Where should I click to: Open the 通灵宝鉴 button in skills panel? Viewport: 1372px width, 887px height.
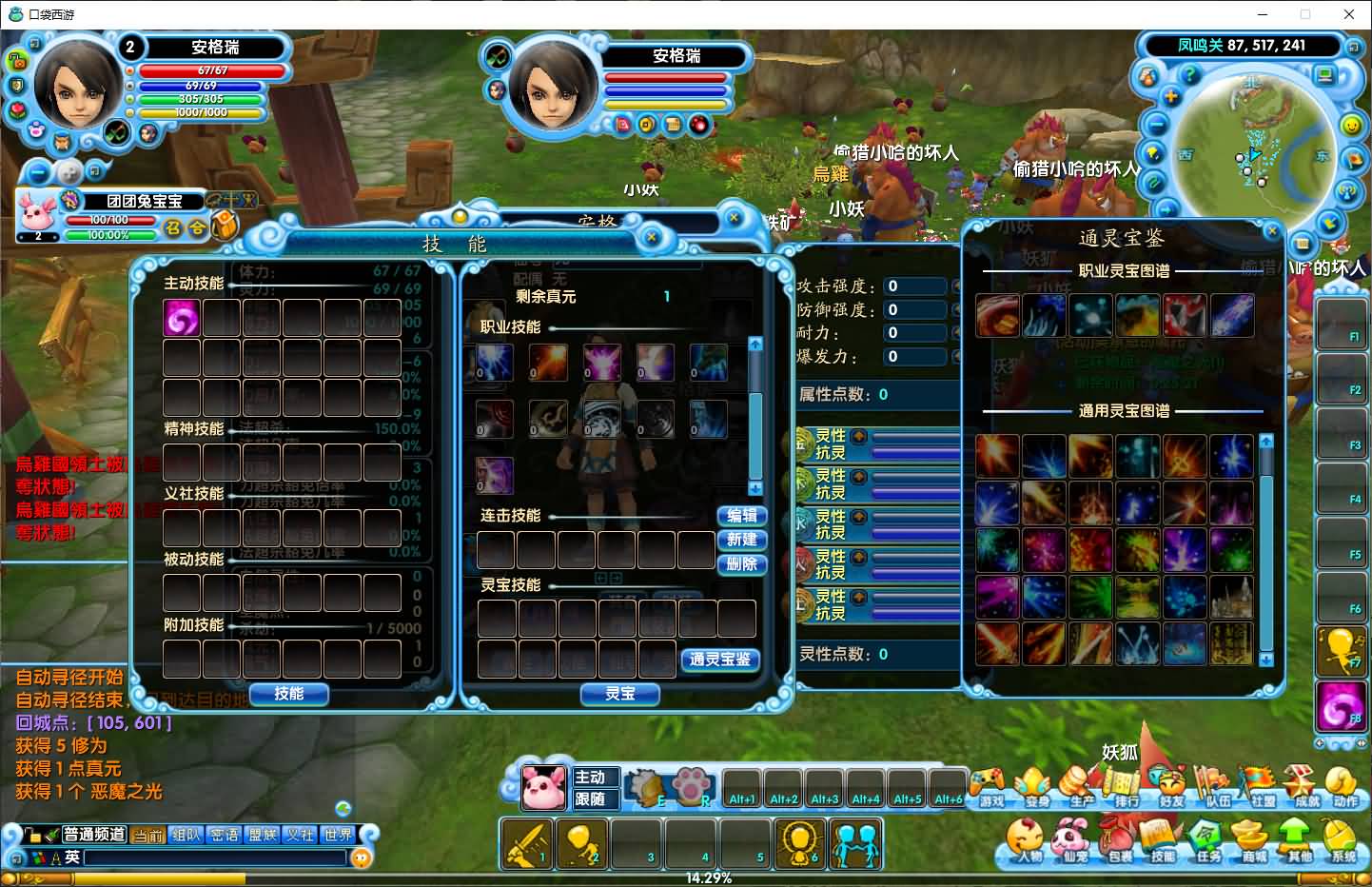coord(720,659)
